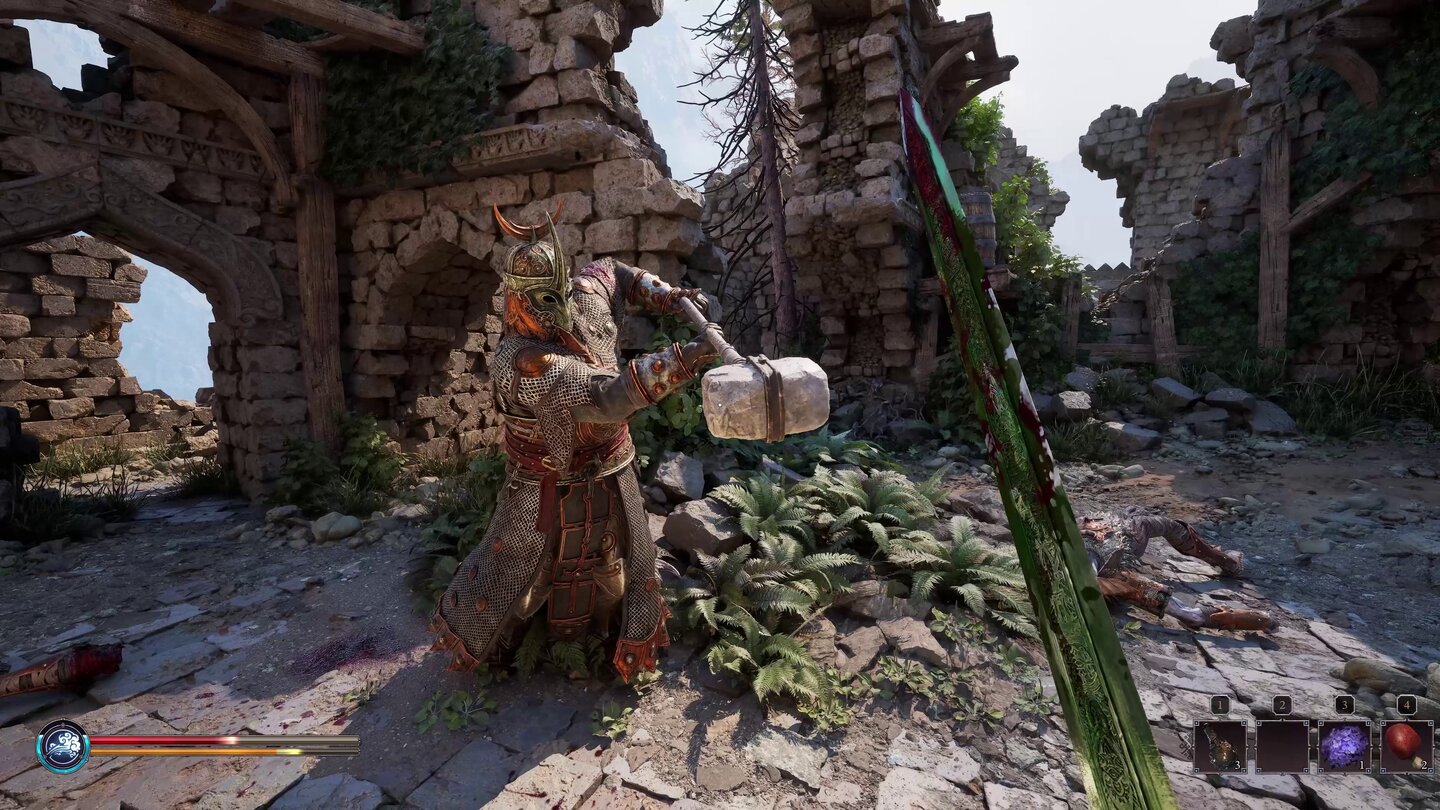
Task: Click the glowing yellow tip of the stamina bar
Action: tap(288, 751)
